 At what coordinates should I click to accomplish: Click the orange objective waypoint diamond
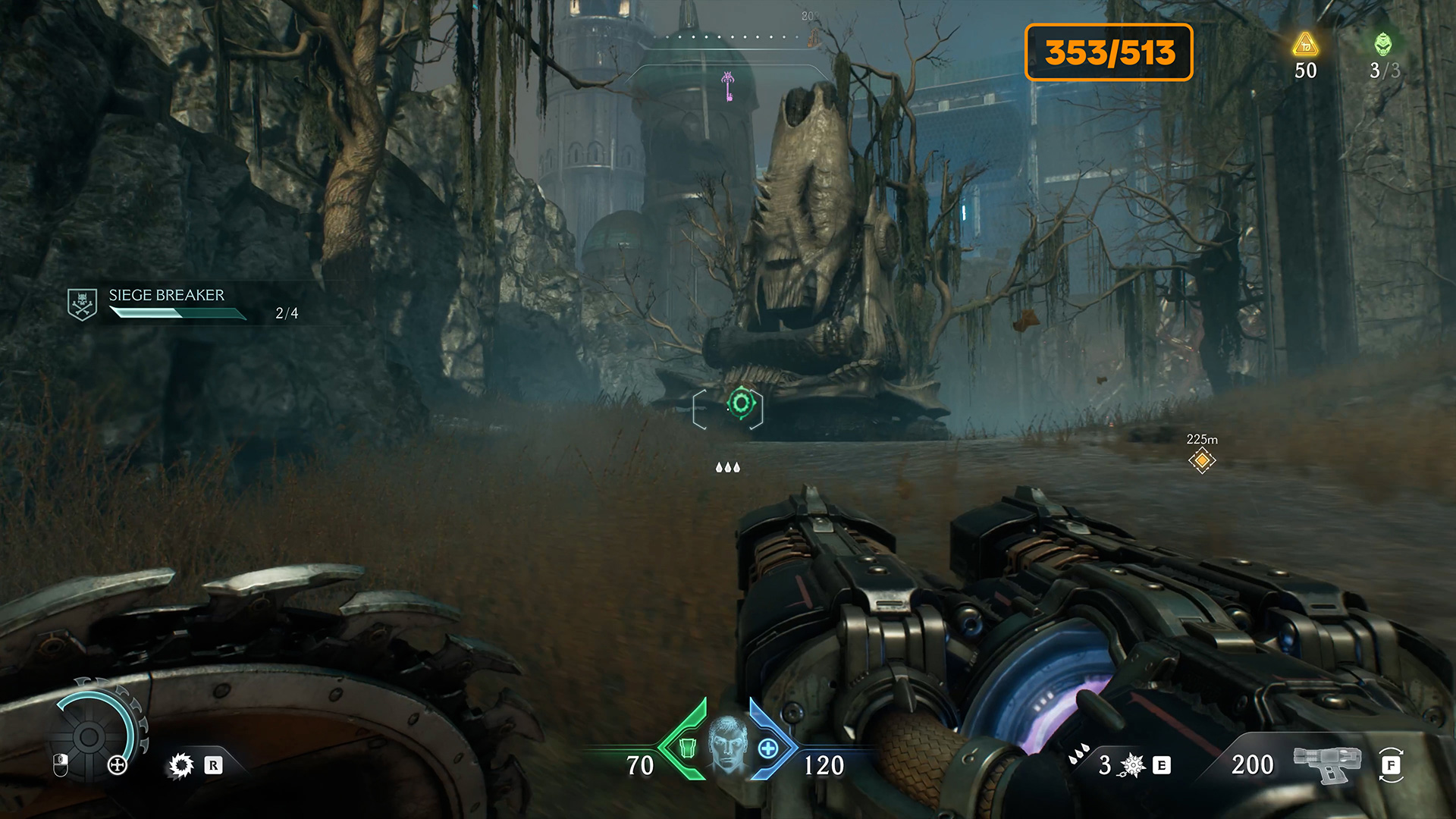tap(1202, 460)
